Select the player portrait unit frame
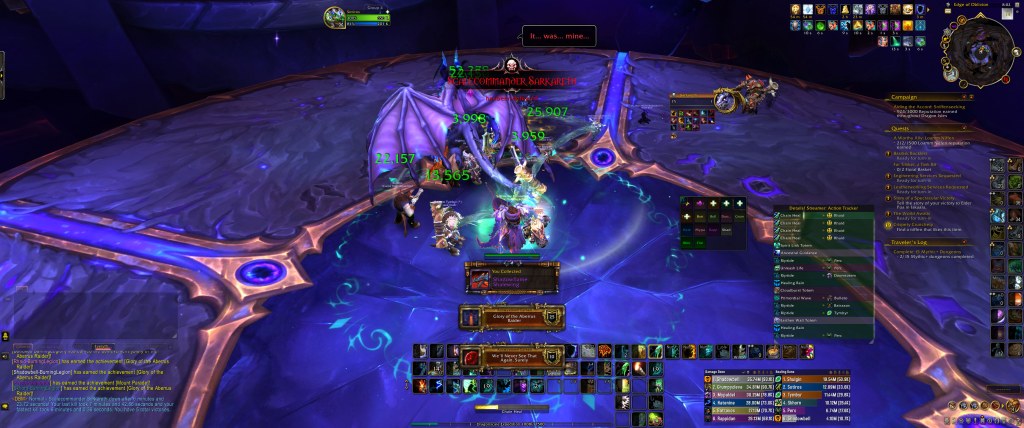The width and height of the screenshot is (1024, 428). (334, 16)
